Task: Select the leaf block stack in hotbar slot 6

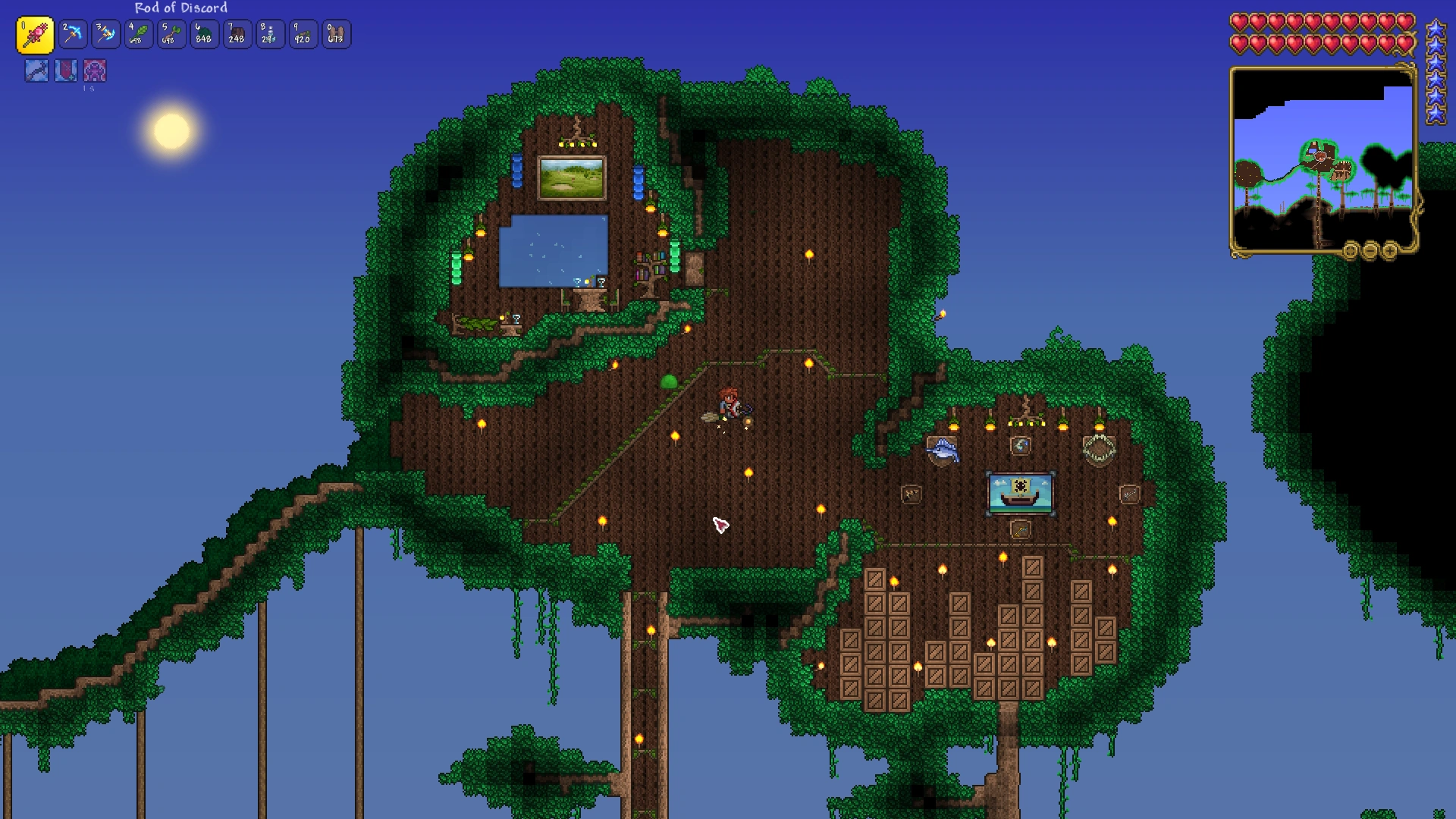Action: click(204, 34)
